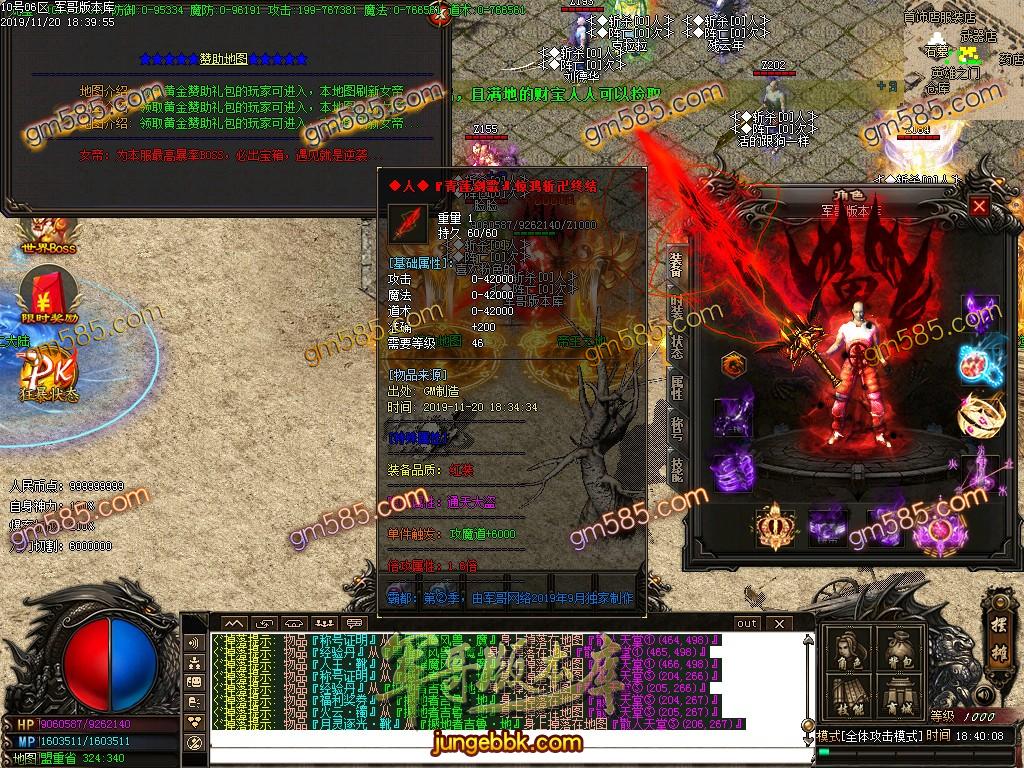Open the 世界Boss world boss icon
1024x768 pixels.
click(x=48, y=235)
